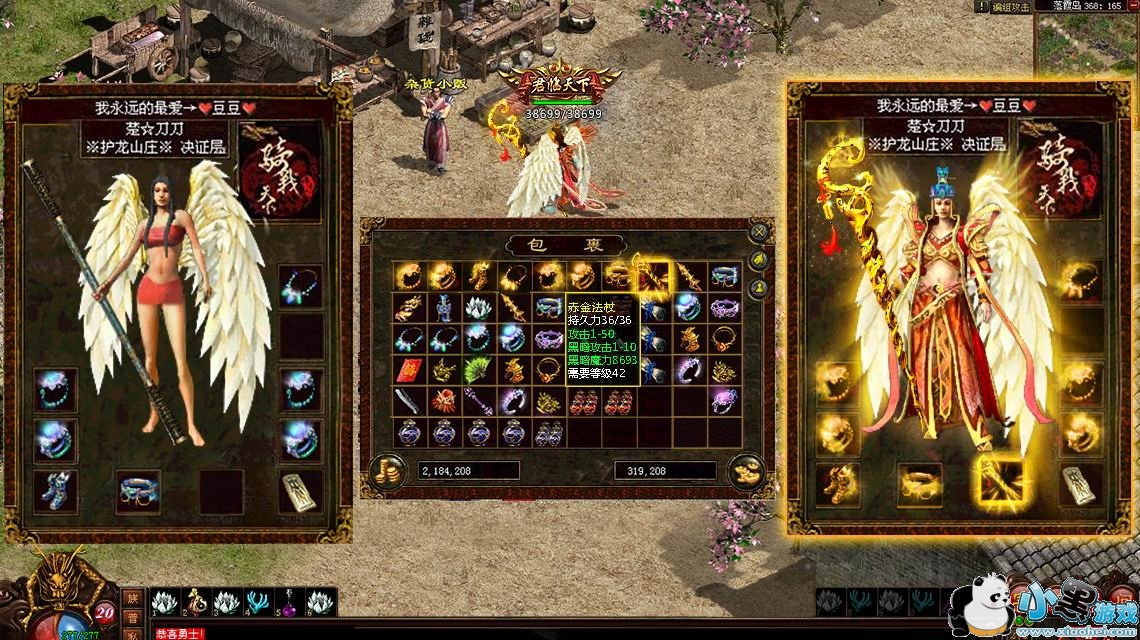Select the green feather fan item
1140x640 pixels.
[x=478, y=370]
